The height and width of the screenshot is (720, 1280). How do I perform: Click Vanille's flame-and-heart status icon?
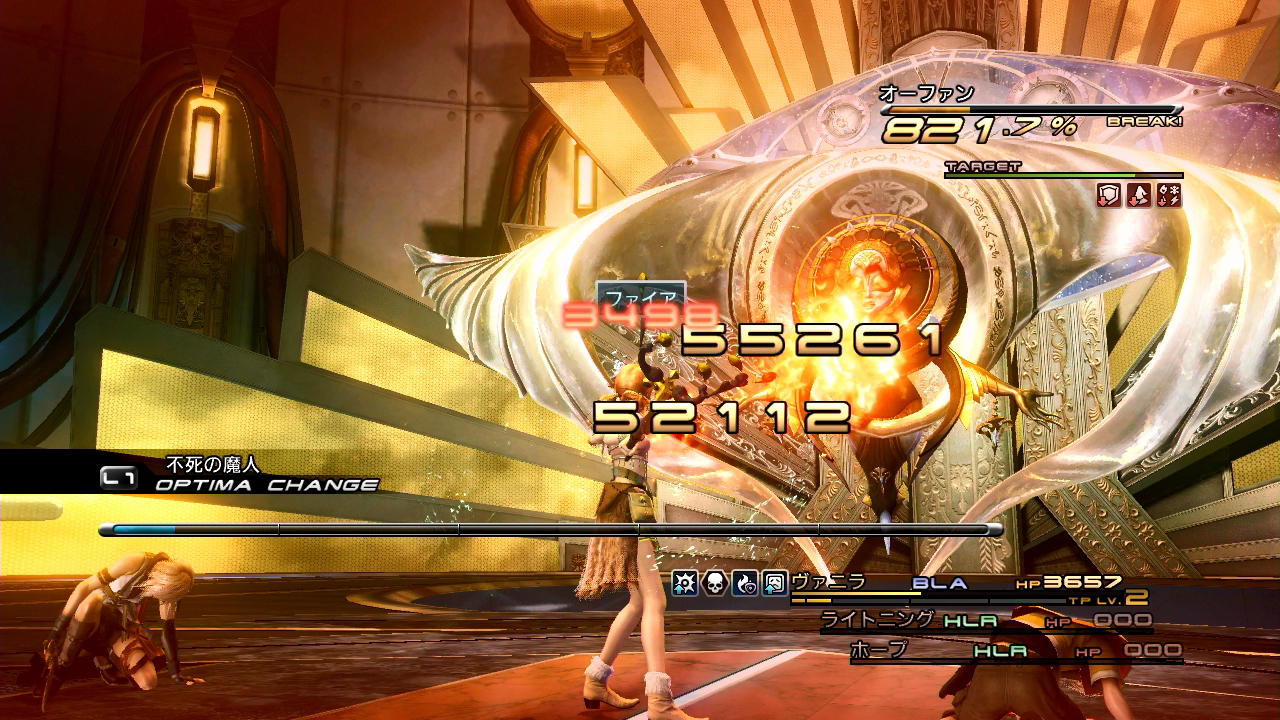[x=745, y=584]
